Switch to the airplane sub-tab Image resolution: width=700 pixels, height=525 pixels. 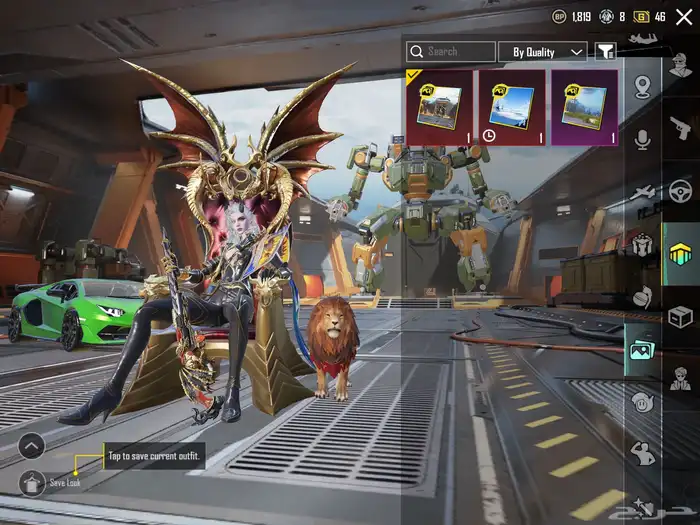pos(643,191)
